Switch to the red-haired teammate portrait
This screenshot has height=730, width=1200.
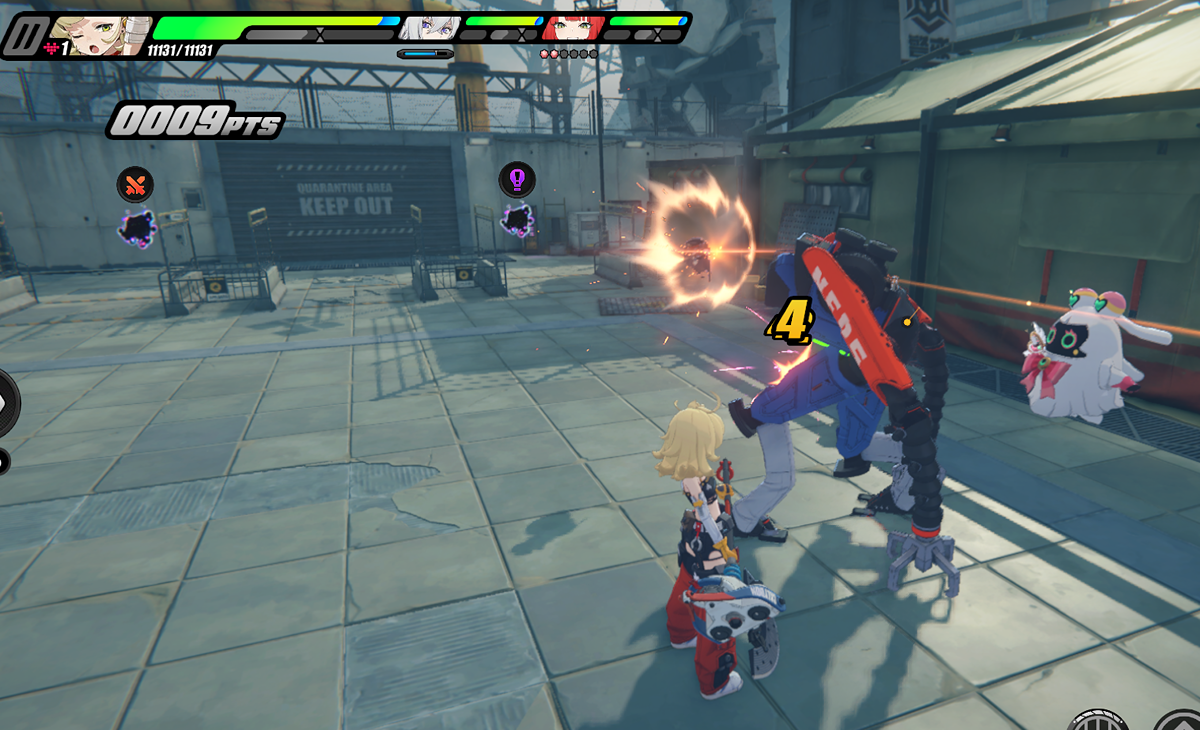573,28
